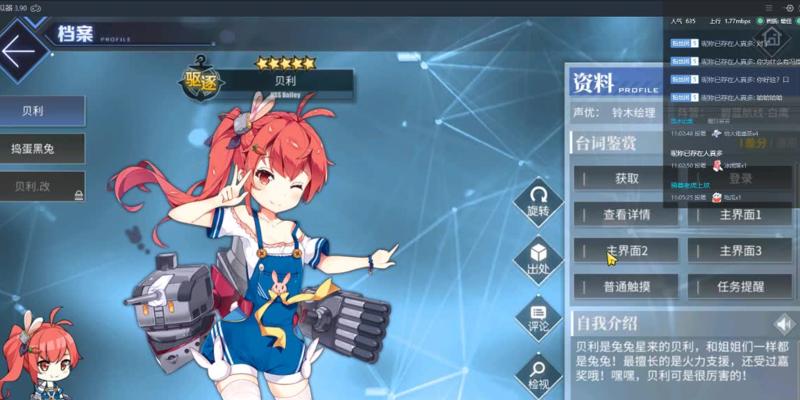Choose the 贝利.改 retrofit tab
This screenshot has height=400, width=800.
[41, 186]
